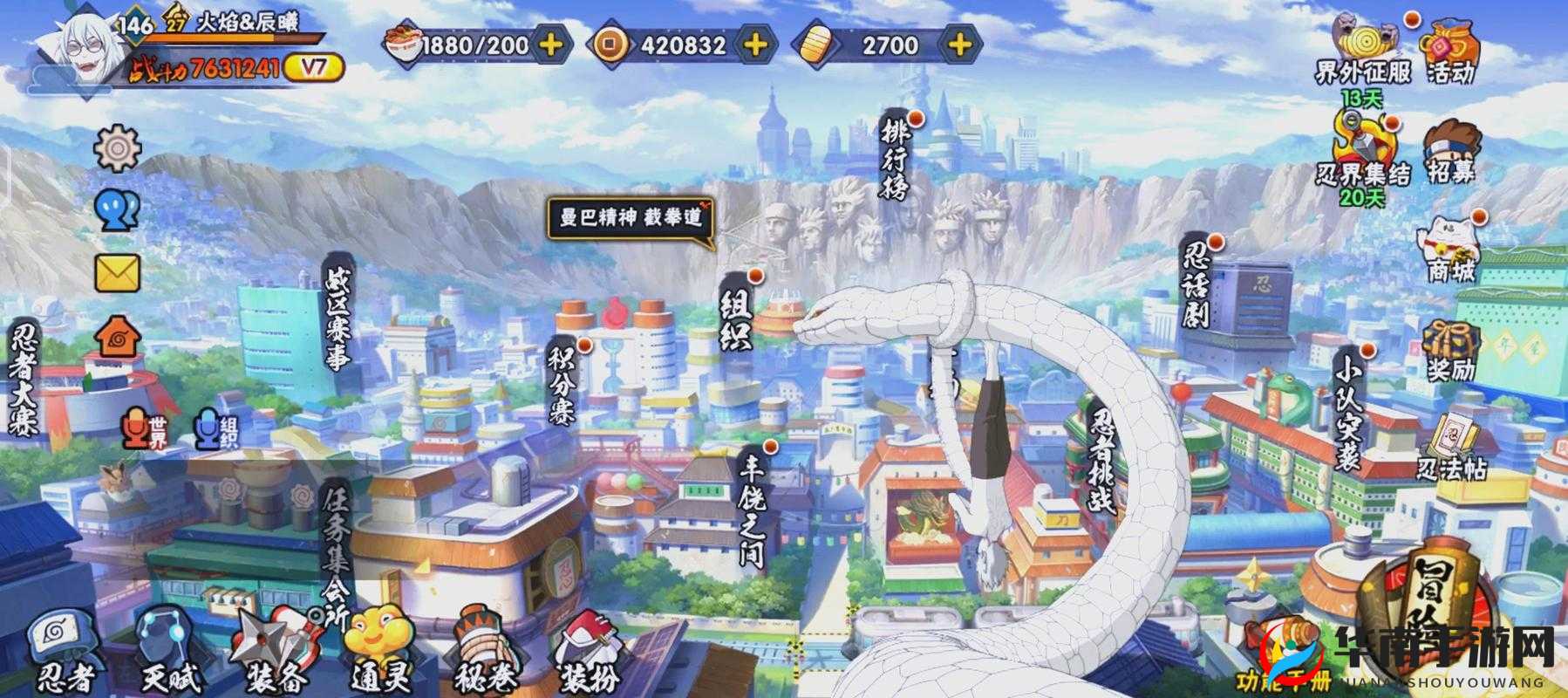
Task: Open the gear settings icon
Action: pyautogui.click(x=117, y=148)
